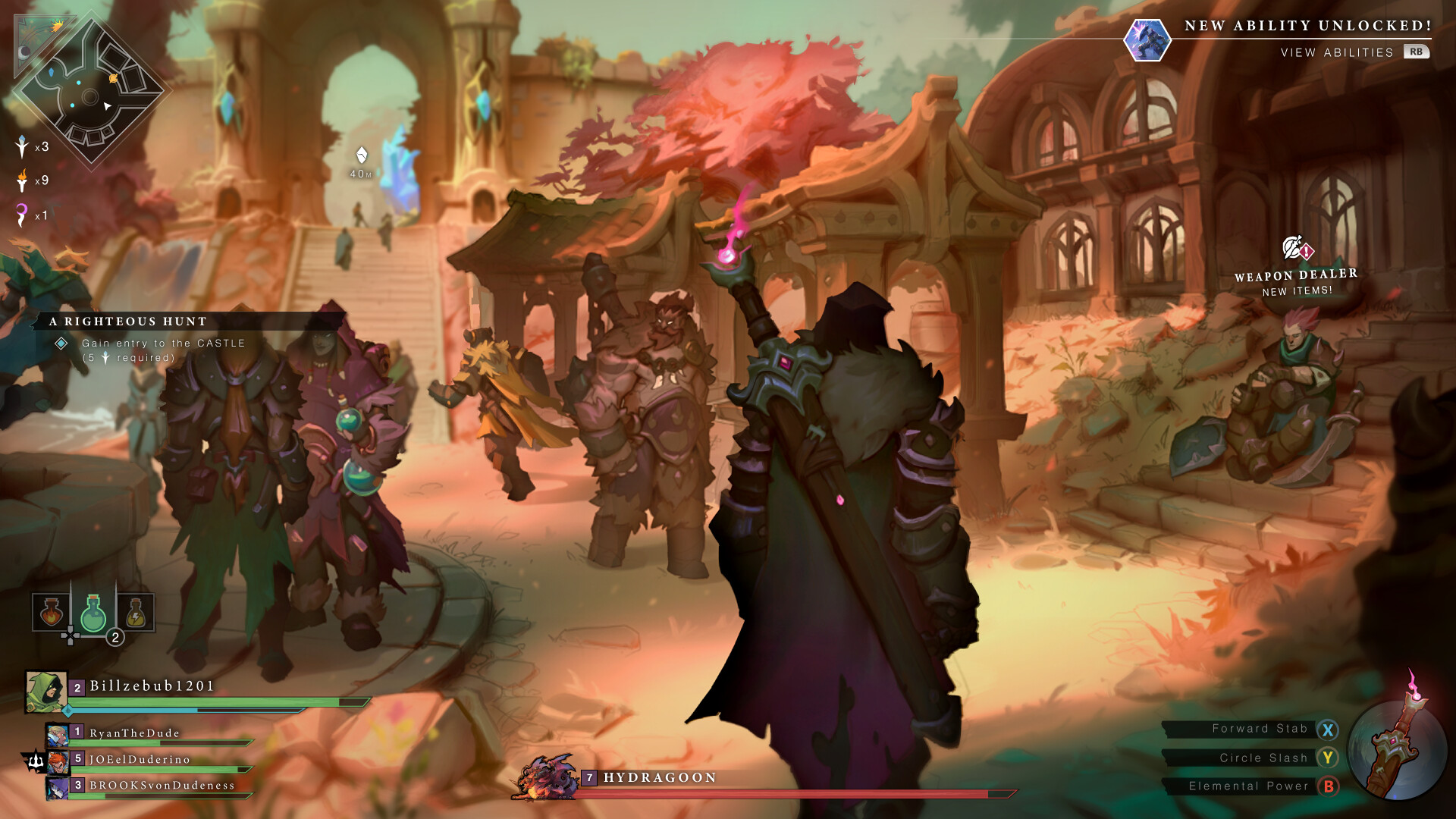The height and width of the screenshot is (819, 1456).
Task: Toggle the quest objective diamond checkbox
Action: pyautogui.click(x=62, y=343)
